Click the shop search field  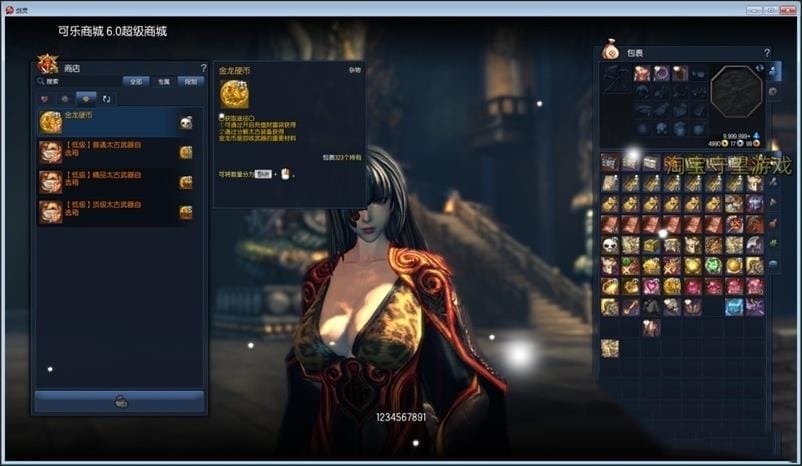[x=80, y=81]
